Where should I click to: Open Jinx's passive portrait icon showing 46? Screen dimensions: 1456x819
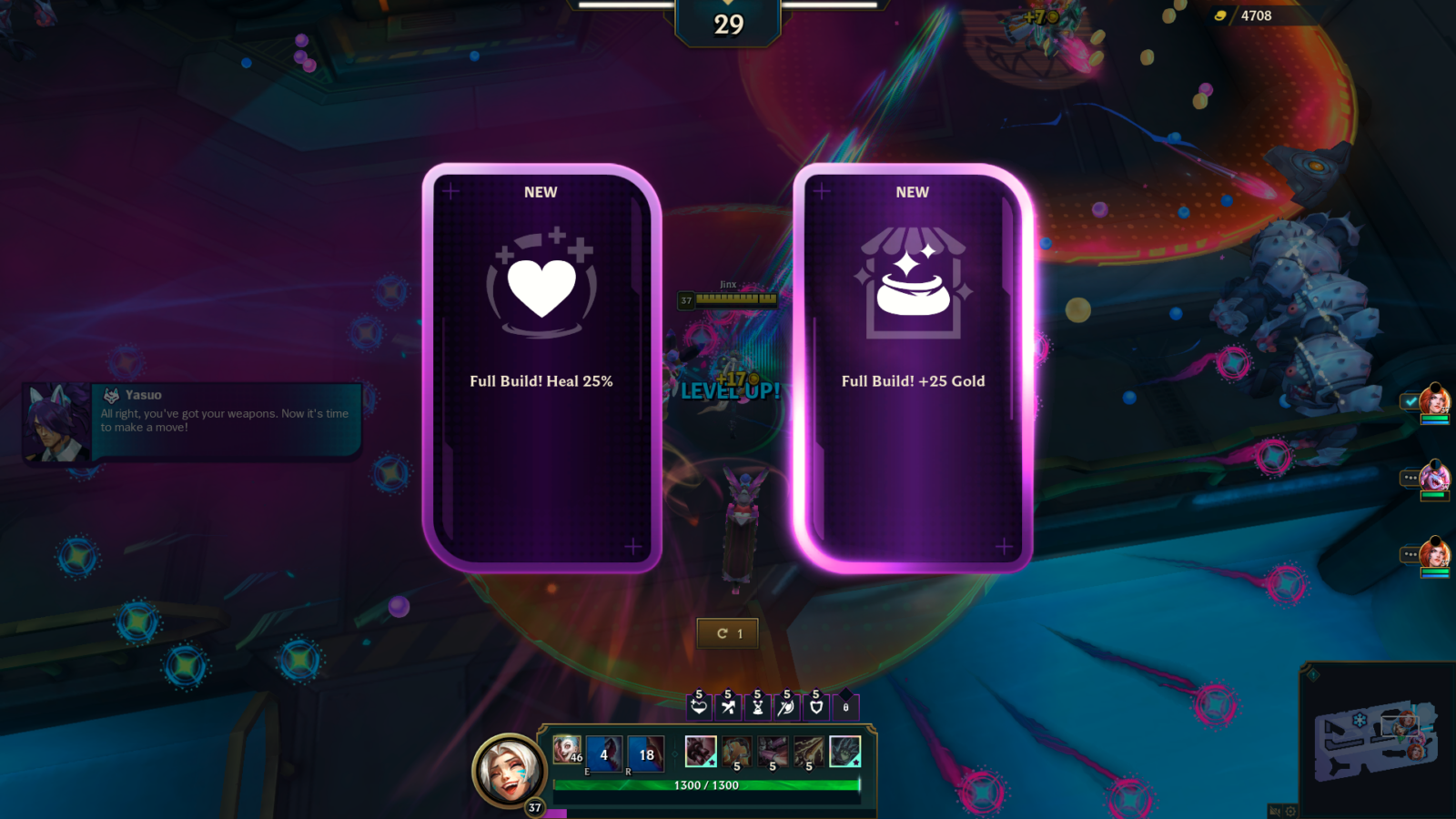coord(566,750)
